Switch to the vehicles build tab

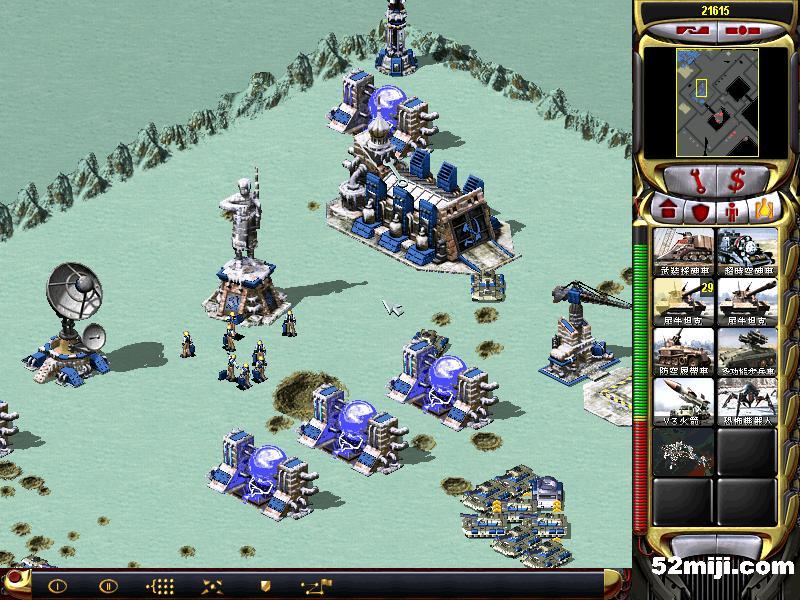click(764, 211)
